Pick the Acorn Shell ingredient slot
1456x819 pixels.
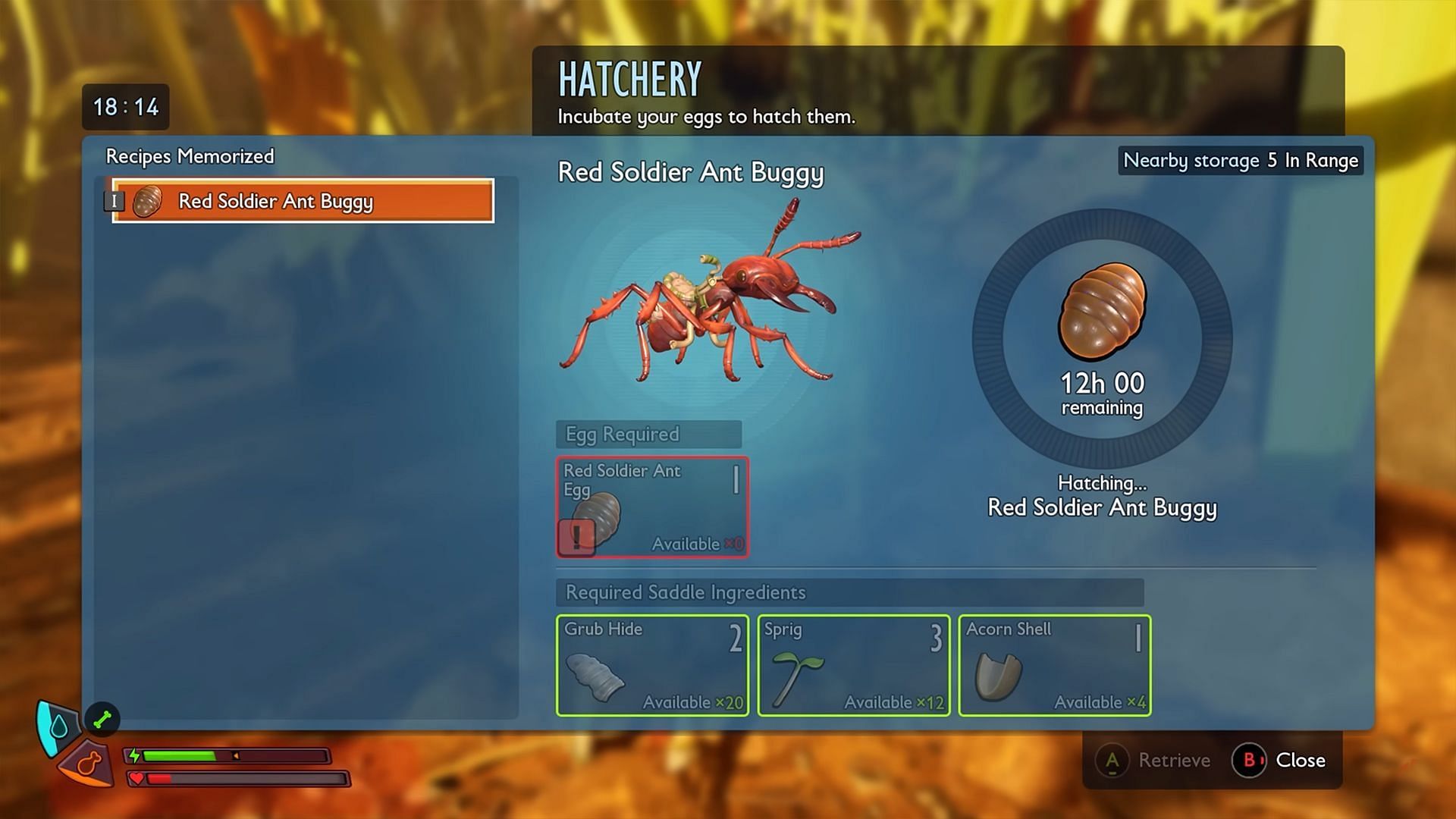pyautogui.click(x=1054, y=665)
